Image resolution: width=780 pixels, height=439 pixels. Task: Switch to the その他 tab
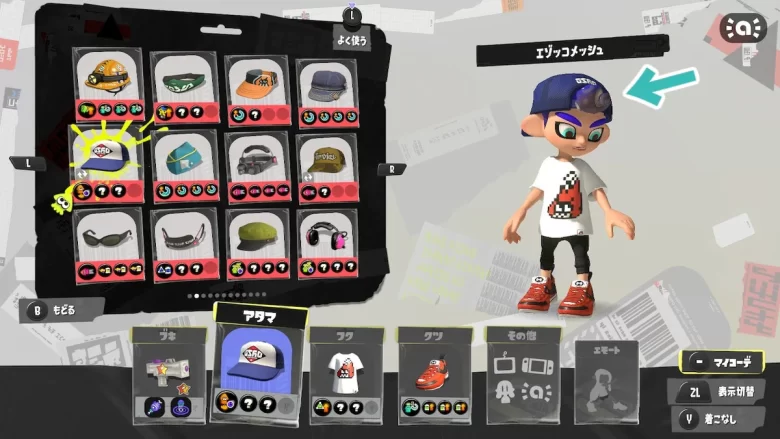(x=522, y=368)
